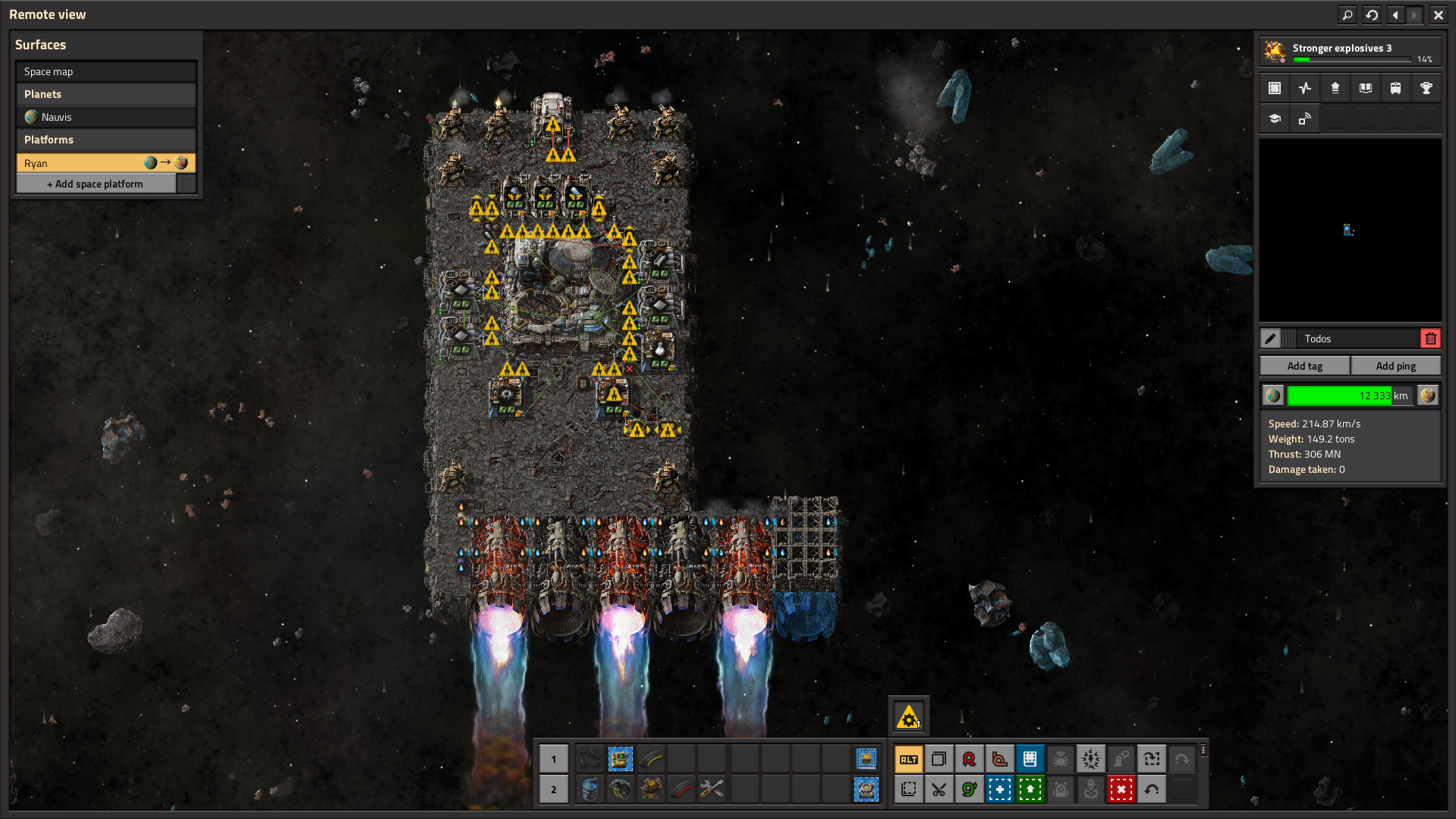Switch to the Space map view

pos(105,71)
